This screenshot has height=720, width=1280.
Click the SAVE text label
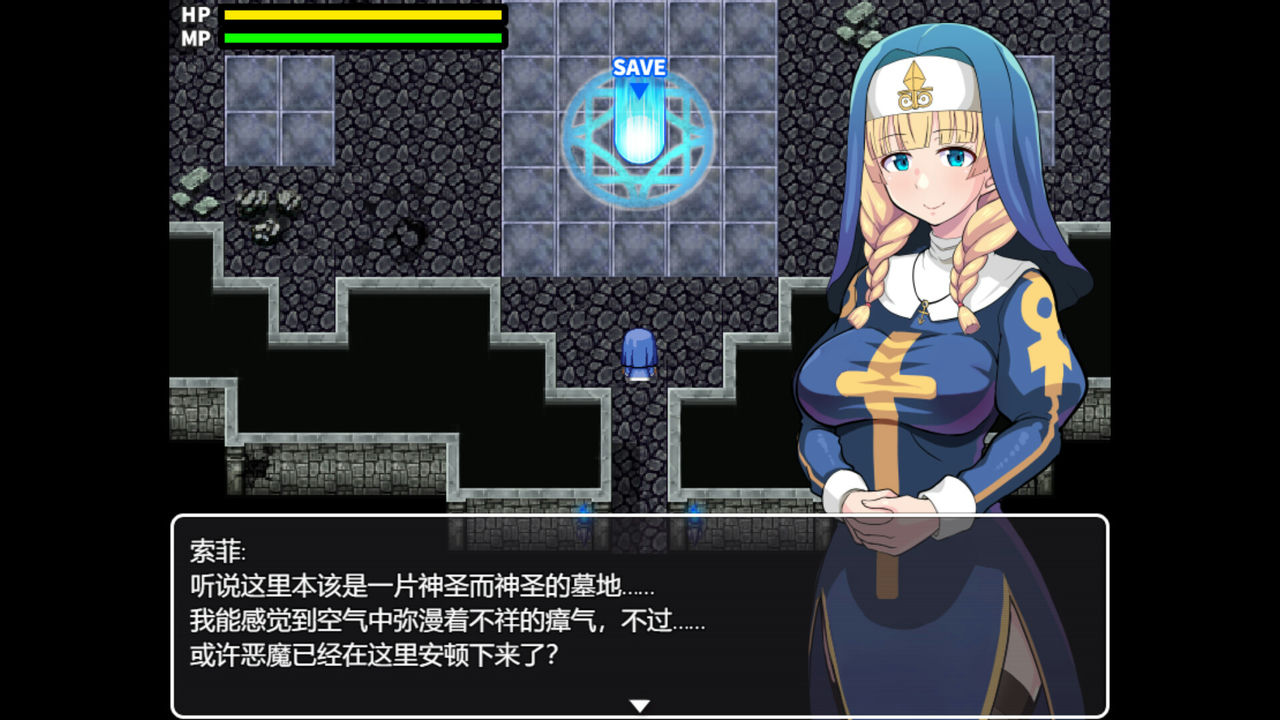[x=637, y=67]
